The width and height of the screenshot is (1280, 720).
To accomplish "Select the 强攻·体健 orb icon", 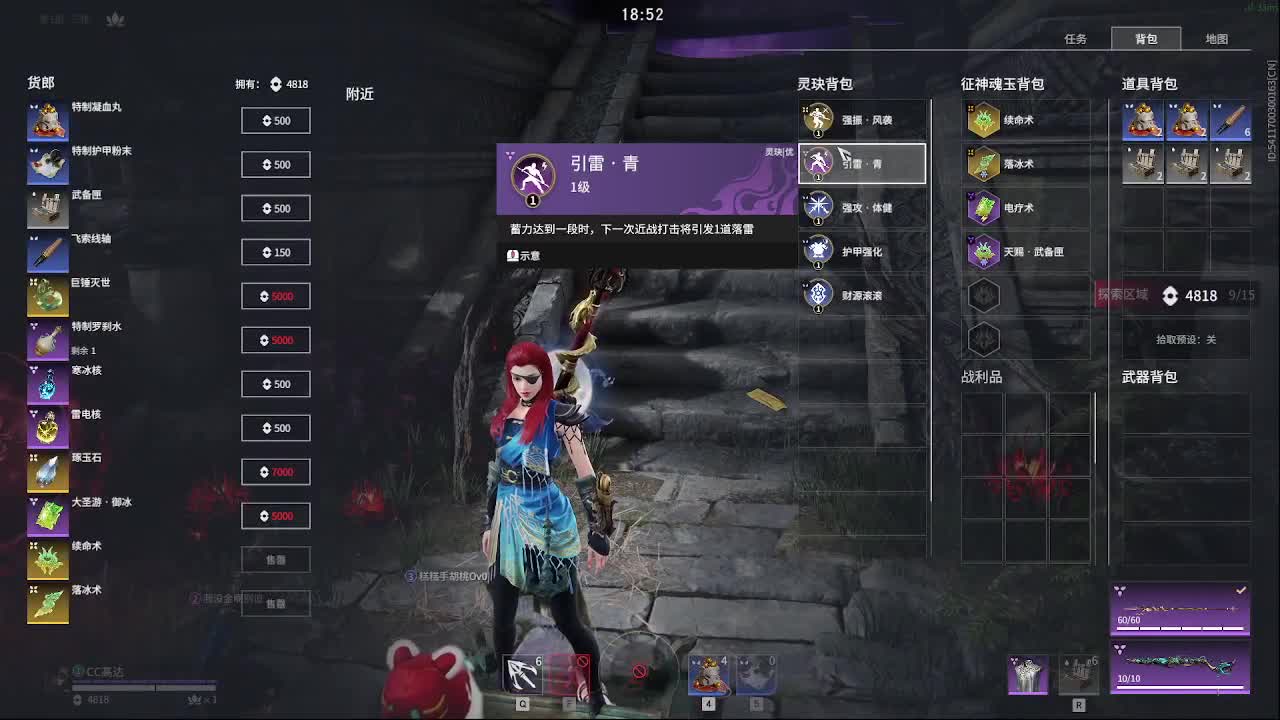I will point(820,207).
